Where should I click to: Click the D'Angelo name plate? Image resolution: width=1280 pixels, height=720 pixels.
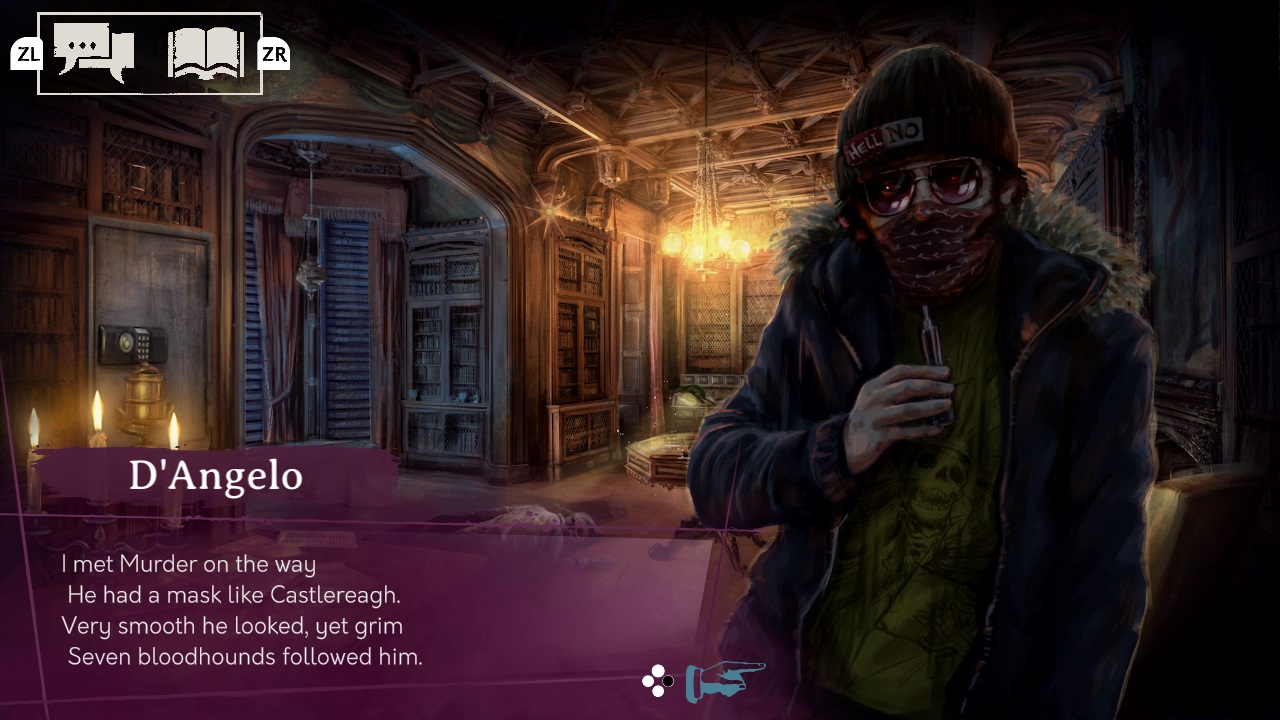pyautogui.click(x=218, y=477)
